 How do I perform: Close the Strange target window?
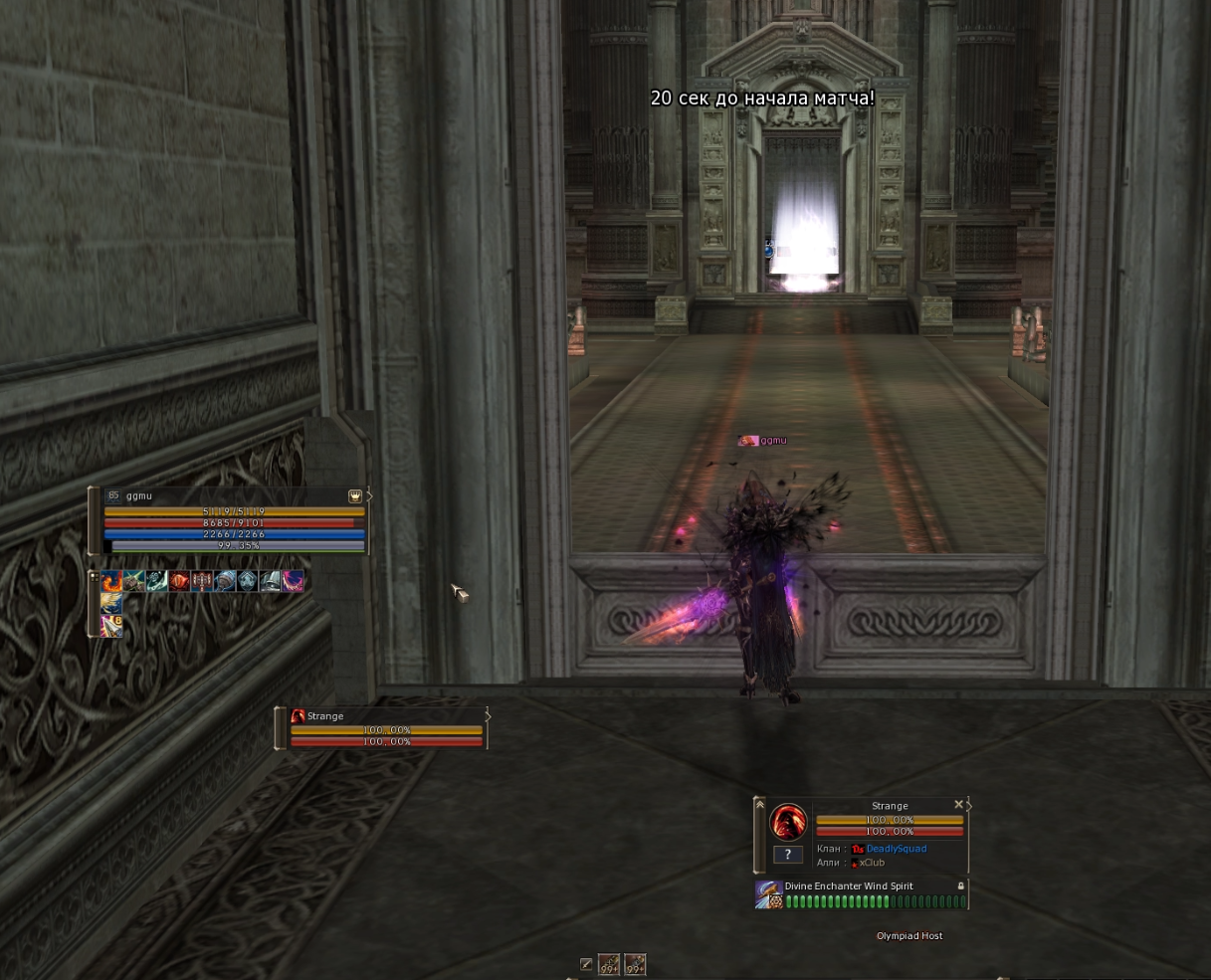tap(958, 805)
